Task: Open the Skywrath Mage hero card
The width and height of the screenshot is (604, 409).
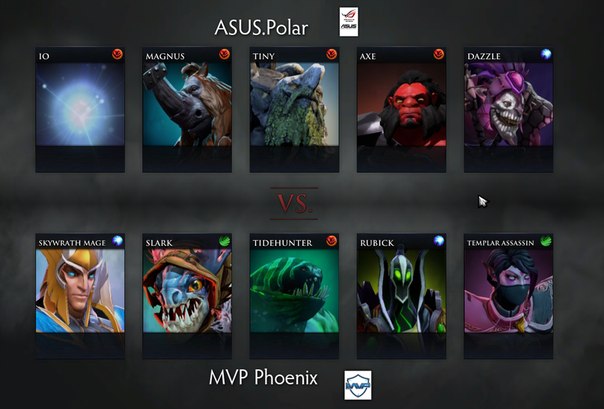Action: [x=80, y=296]
